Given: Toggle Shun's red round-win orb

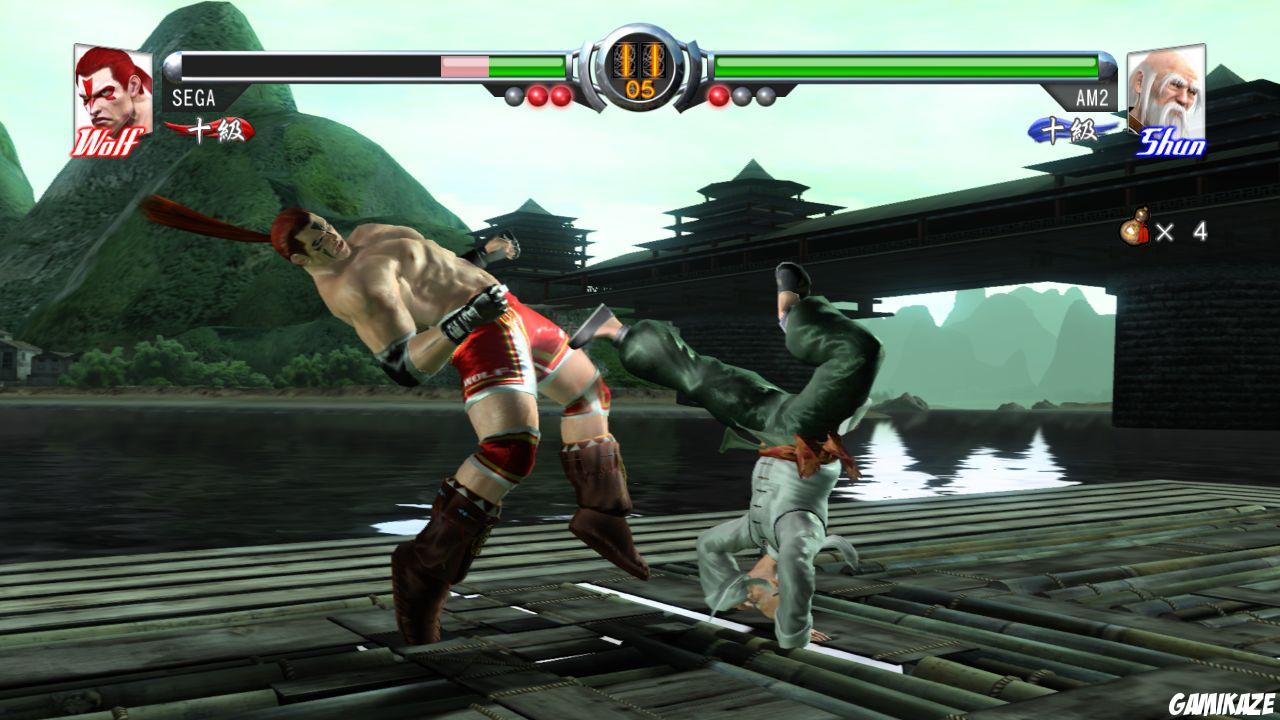Looking at the screenshot, I should pyautogui.click(x=718, y=94).
